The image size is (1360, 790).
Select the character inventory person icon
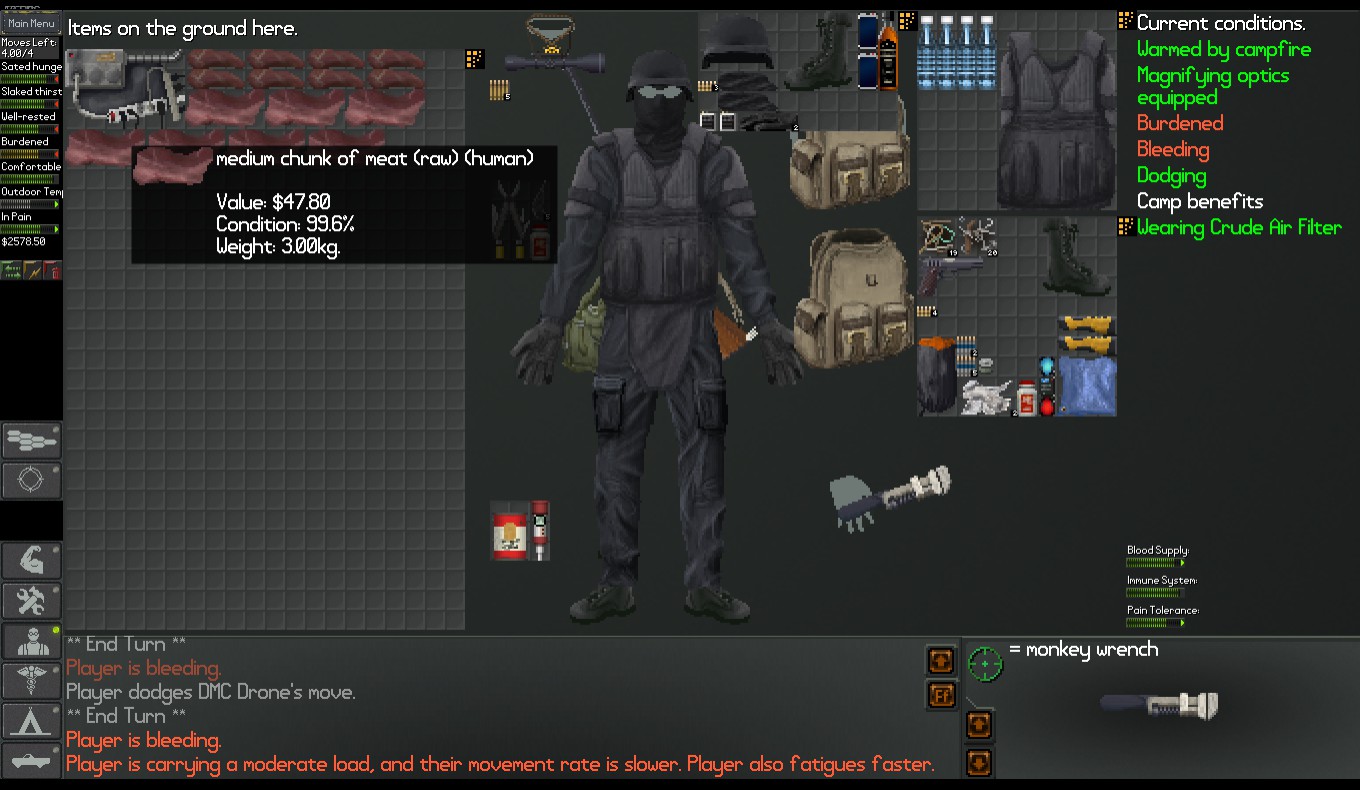click(x=31, y=640)
